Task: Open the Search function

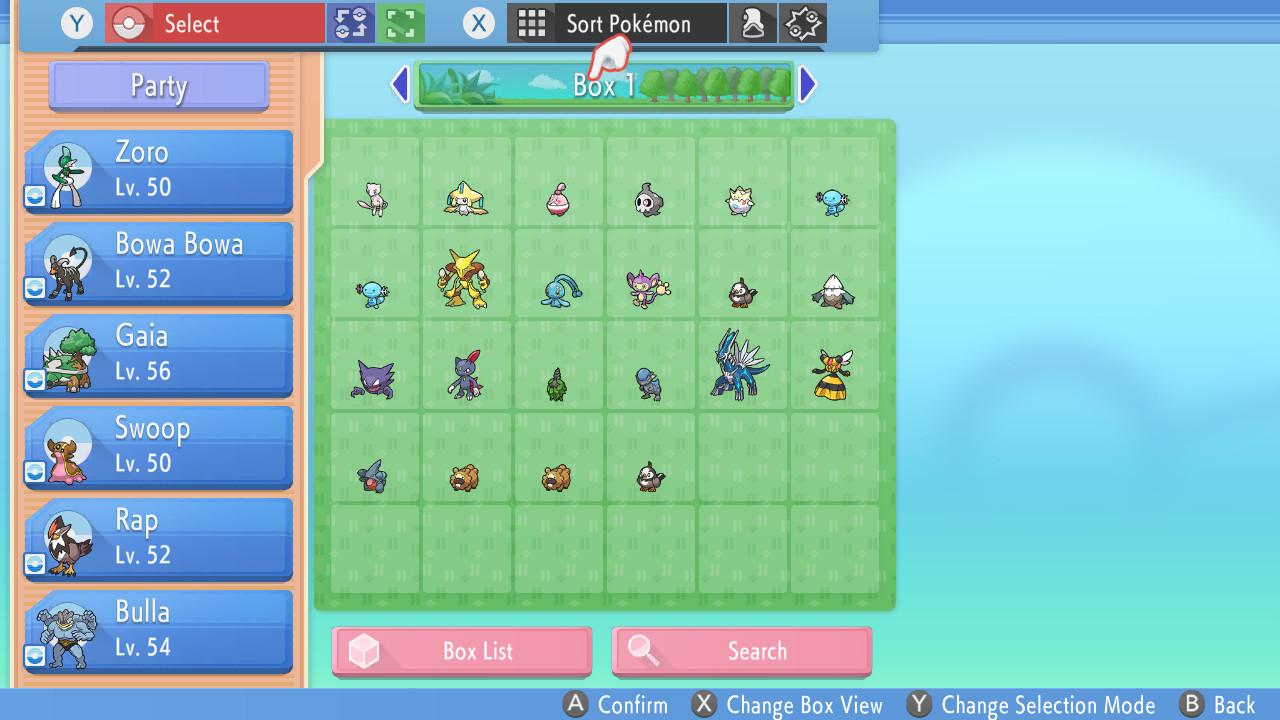Action: tap(741, 651)
